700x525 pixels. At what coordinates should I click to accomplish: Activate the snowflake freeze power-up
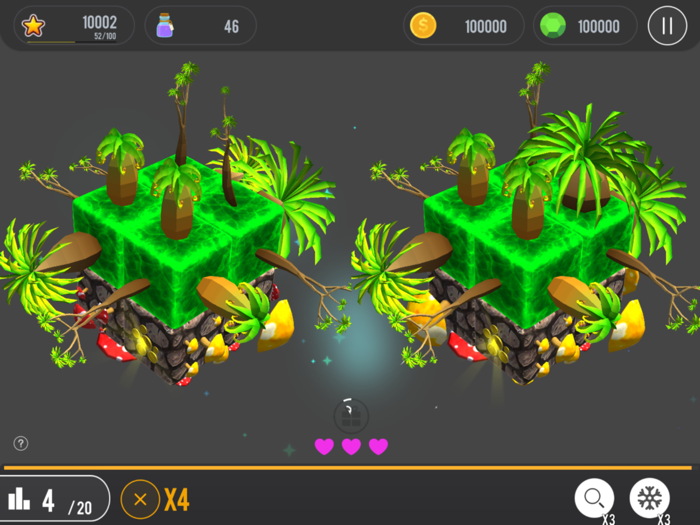pyautogui.click(x=649, y=497)
